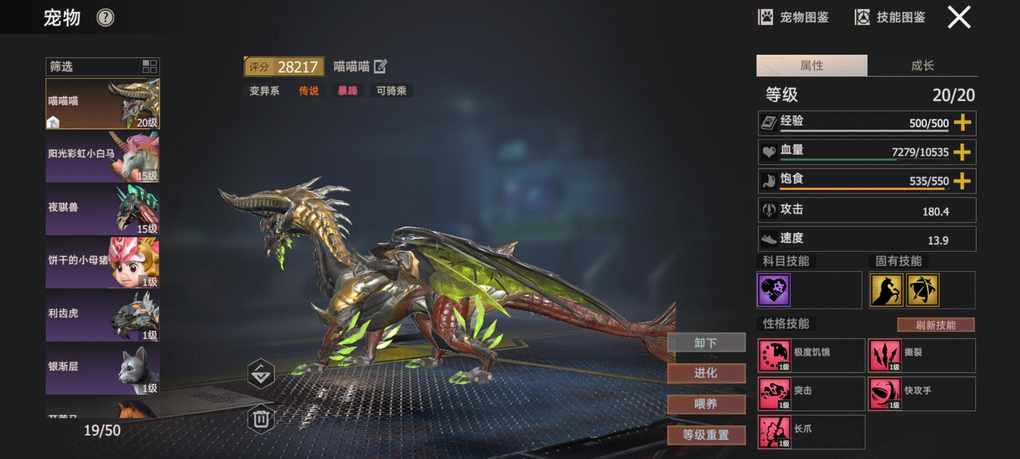This screenshot has height=459, width=1020.
Task: Select the 属性 attributes tab
Action: click(x=811, y=66)
